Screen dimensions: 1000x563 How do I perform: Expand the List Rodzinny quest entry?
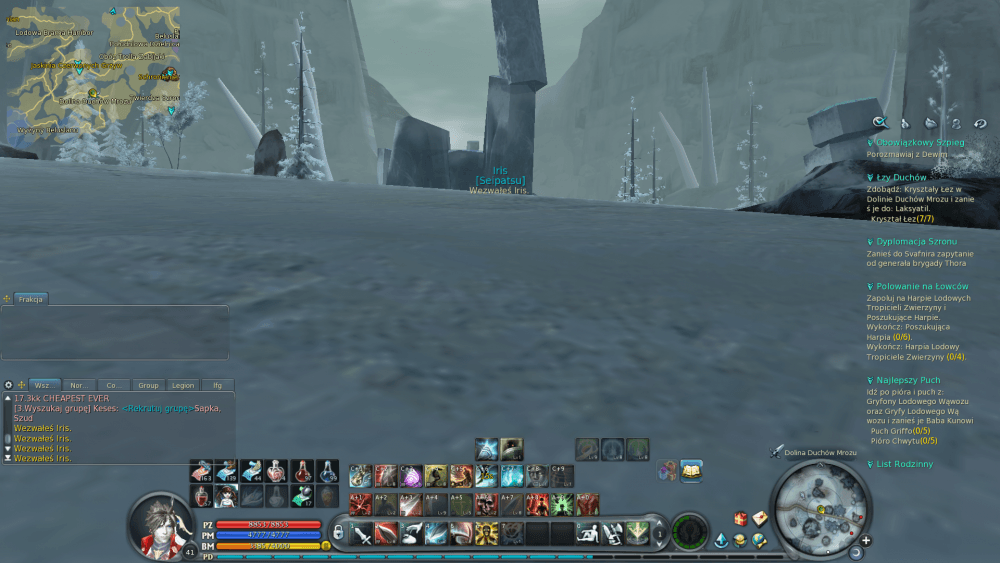point(904,464)
